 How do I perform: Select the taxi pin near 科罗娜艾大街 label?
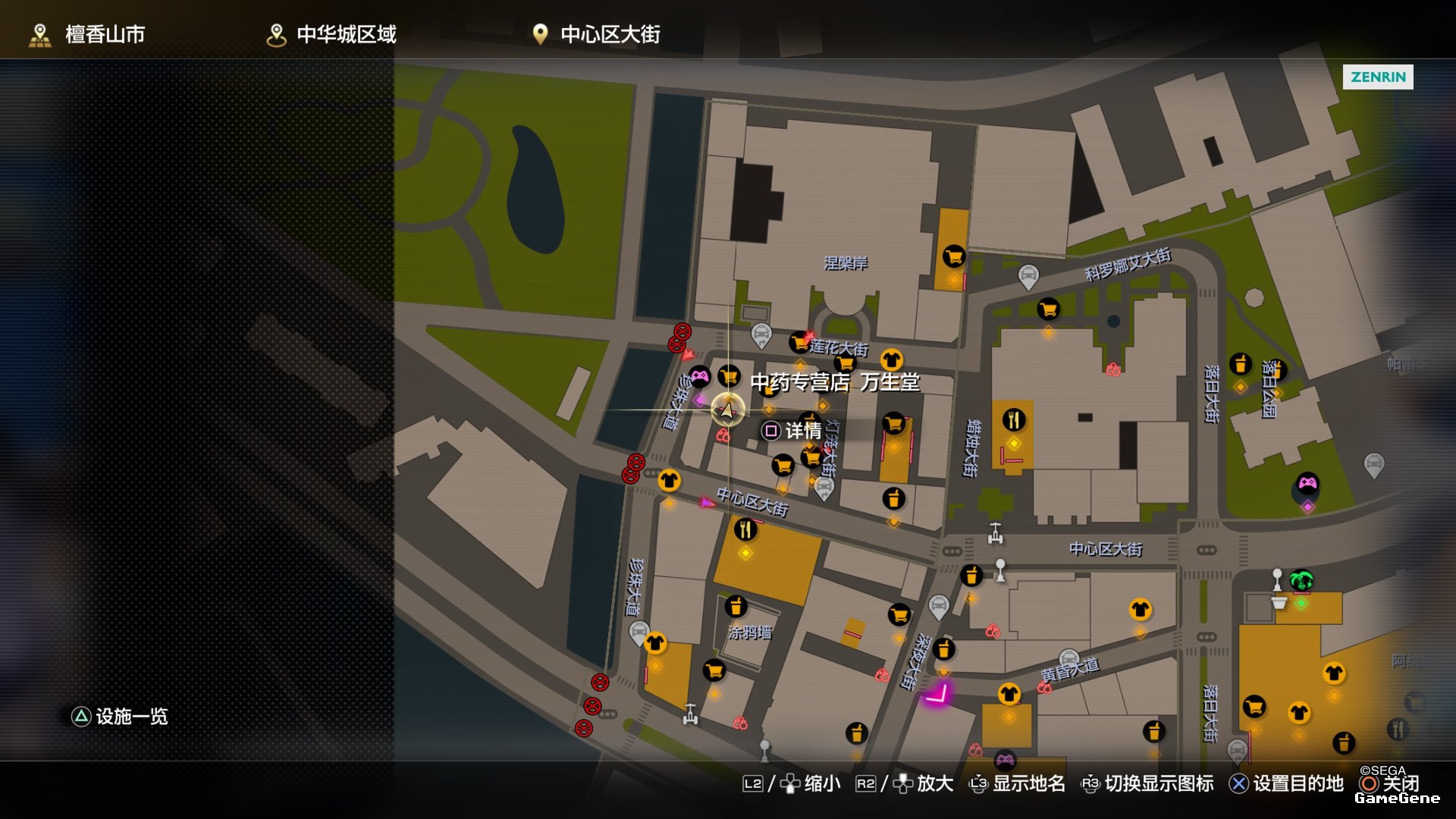click(x=1028, y=276)
